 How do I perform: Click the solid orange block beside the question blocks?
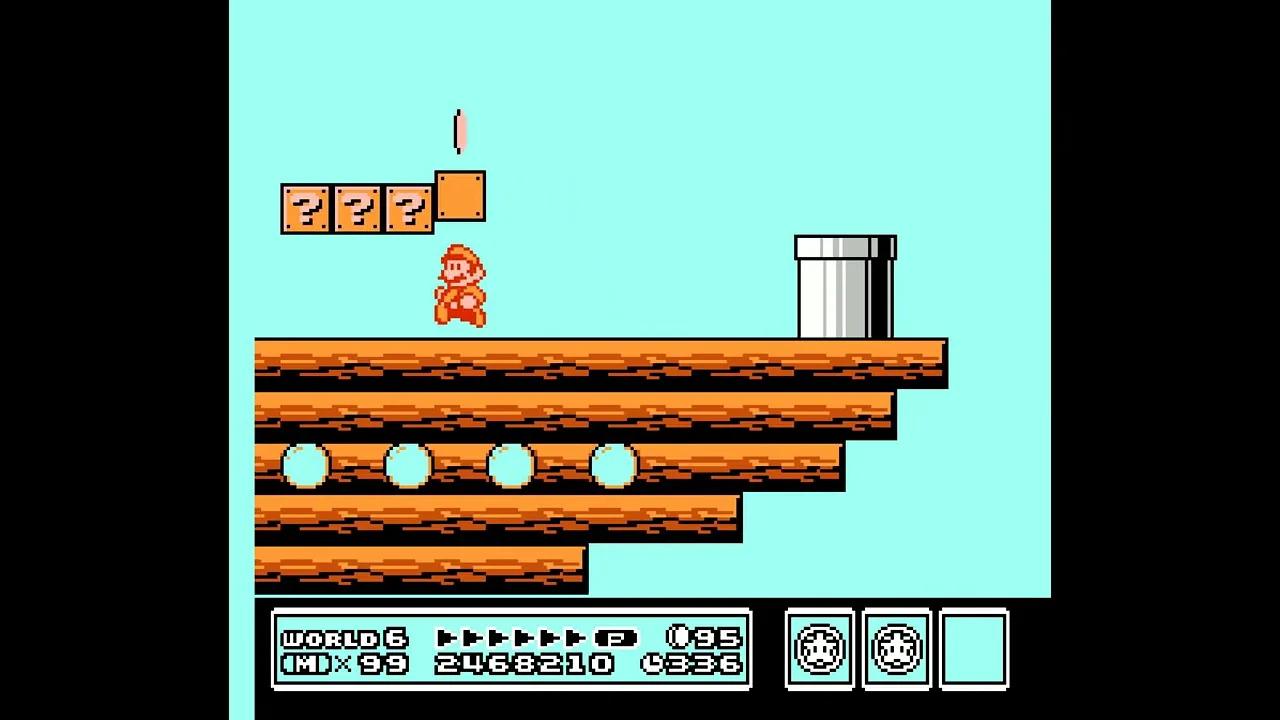pos(460,197)
